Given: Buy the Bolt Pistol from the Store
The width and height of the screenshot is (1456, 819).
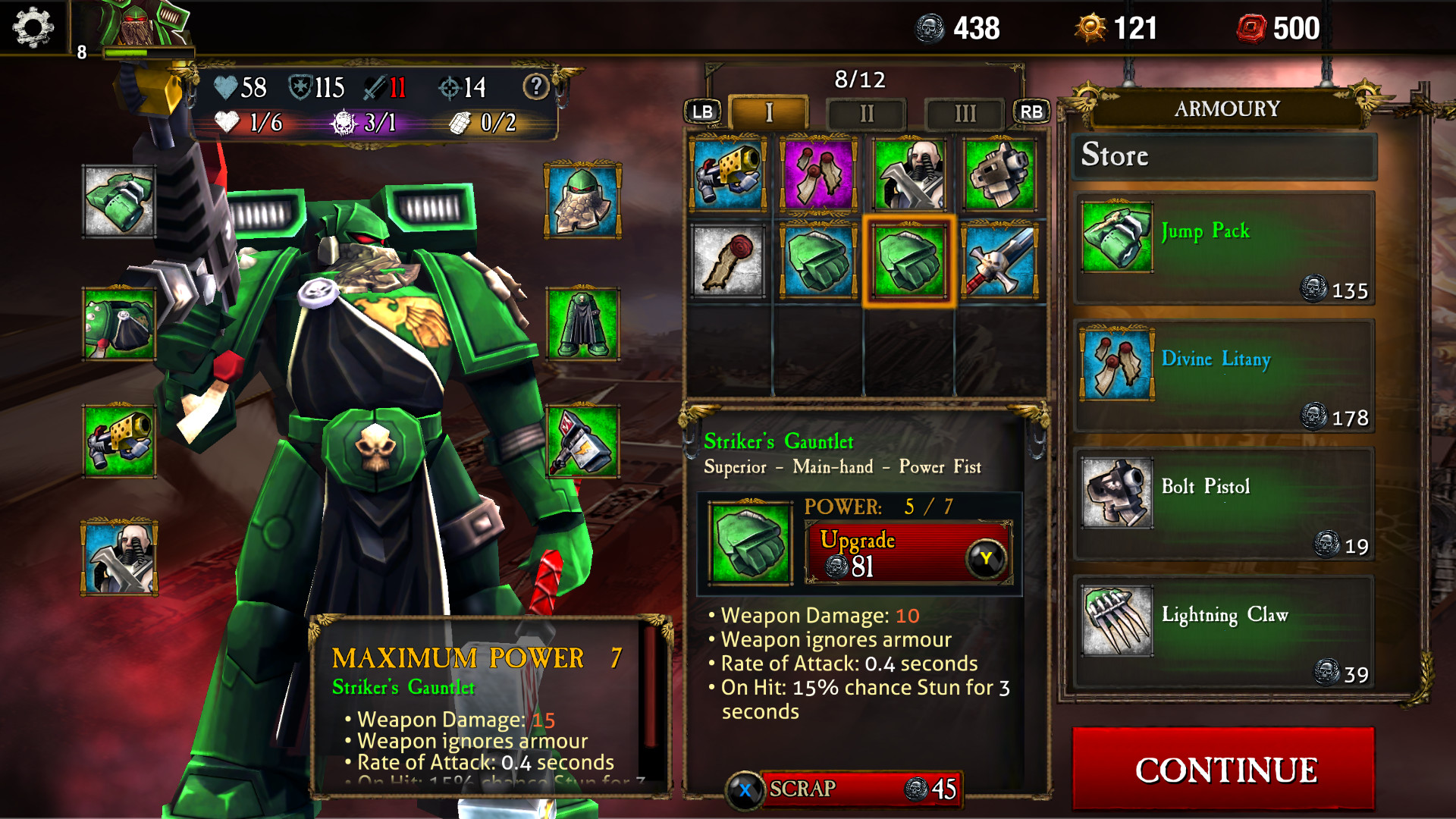Looking at the screenshot, I should point(1222,503).
